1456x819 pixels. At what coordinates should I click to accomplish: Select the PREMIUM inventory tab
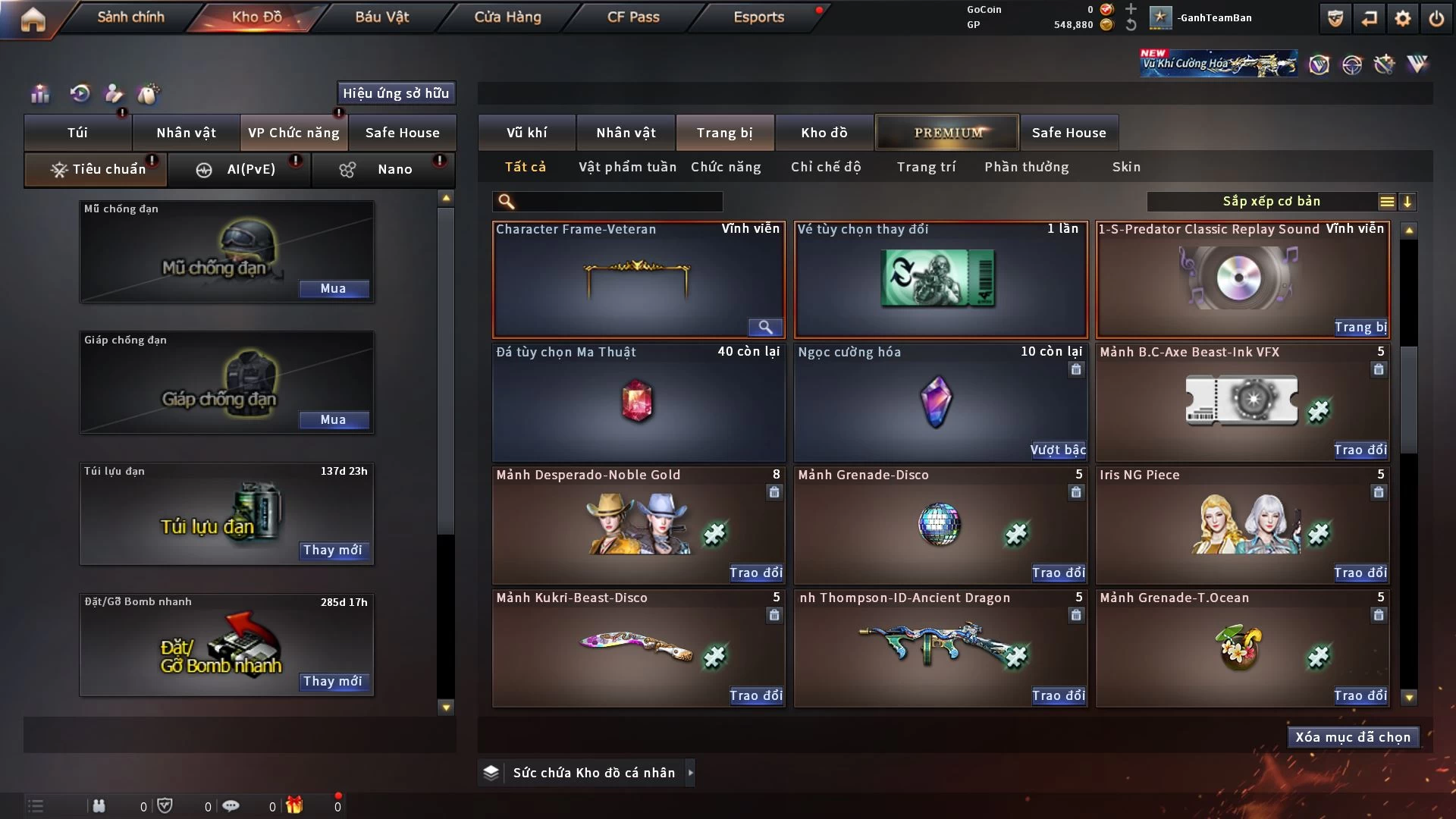948,133
